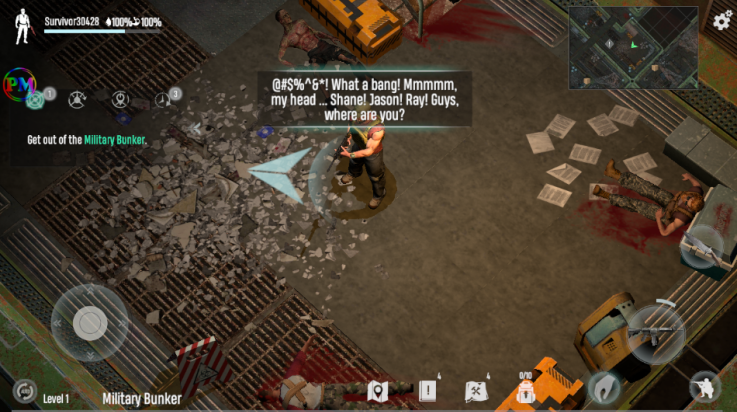
Task: Use the hand interact button
Action: click(603, 387)
